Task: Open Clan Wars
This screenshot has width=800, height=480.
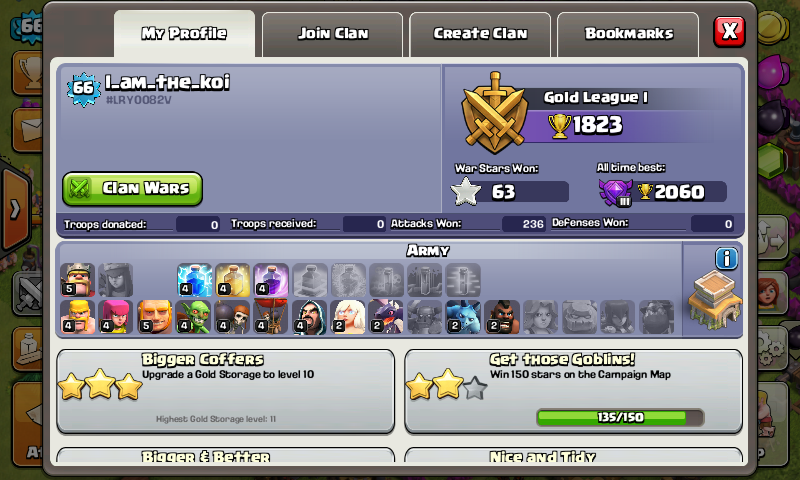Action: pos(133,188)
